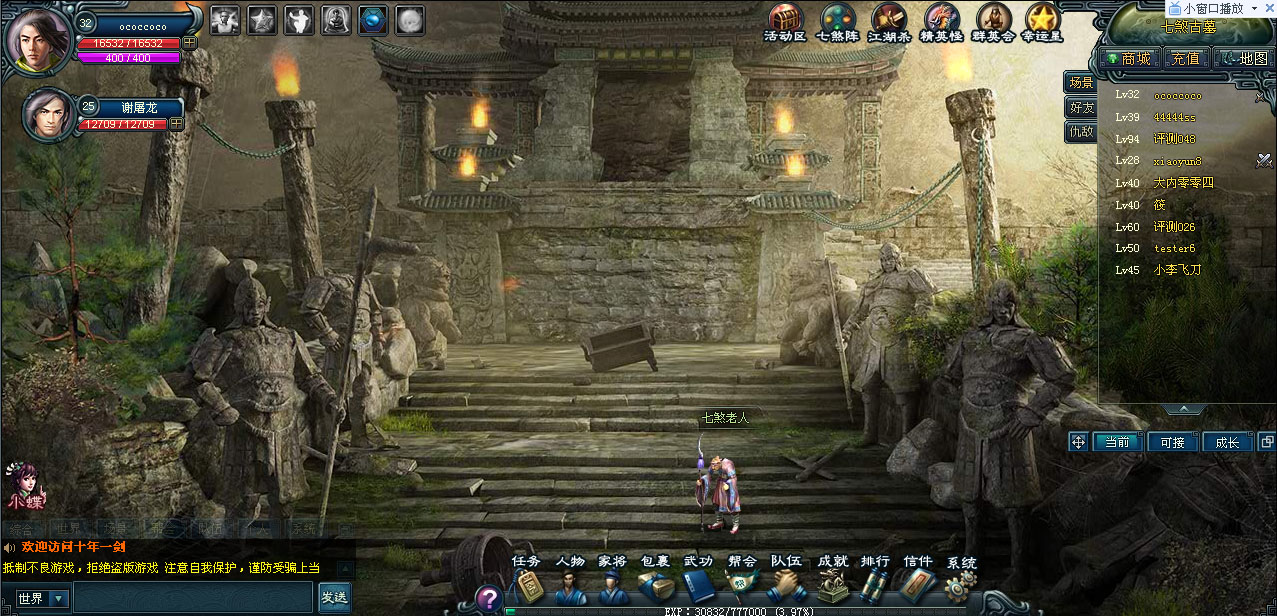Open the 帮会 guild panel
Viewport: 1277px width, 616px height.
click(x=742, y=583)
